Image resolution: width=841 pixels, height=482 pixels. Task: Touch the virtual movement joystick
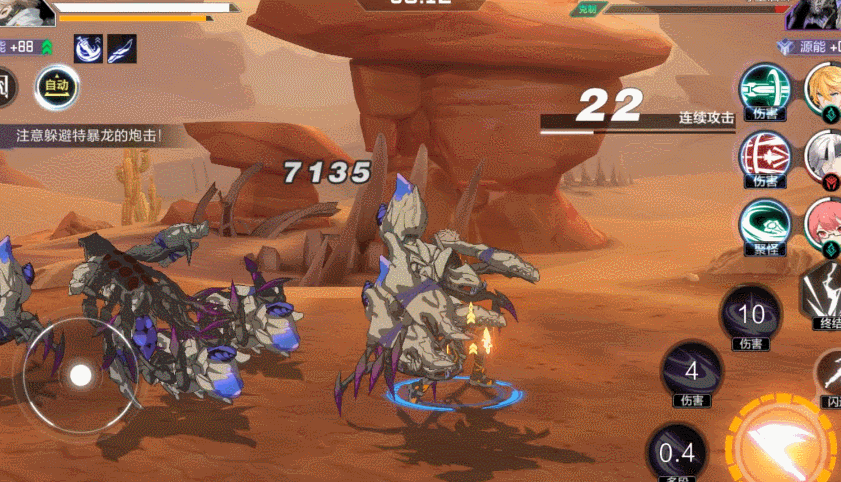pos(80,375)
